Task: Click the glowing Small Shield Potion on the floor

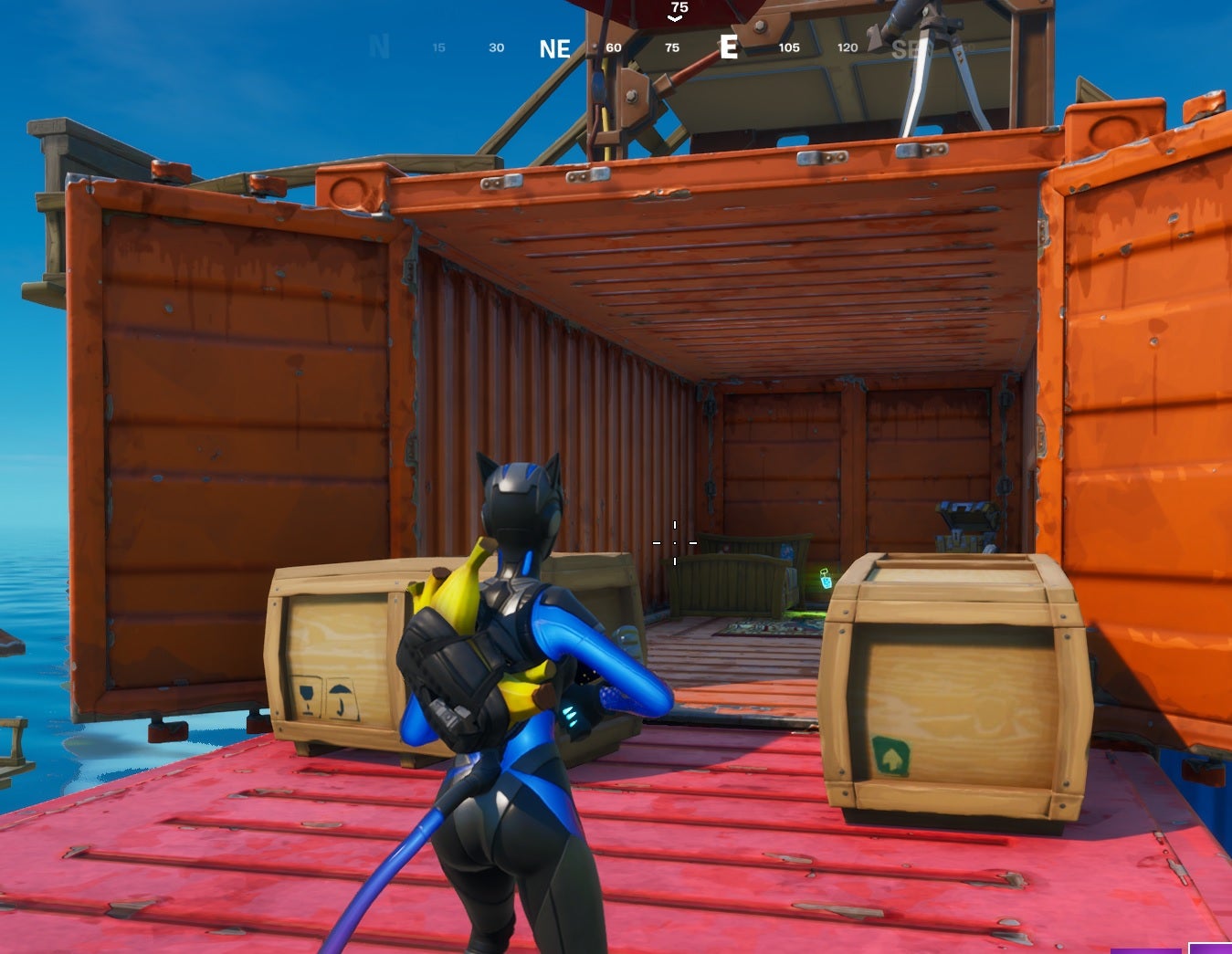Action: (825, 579)
